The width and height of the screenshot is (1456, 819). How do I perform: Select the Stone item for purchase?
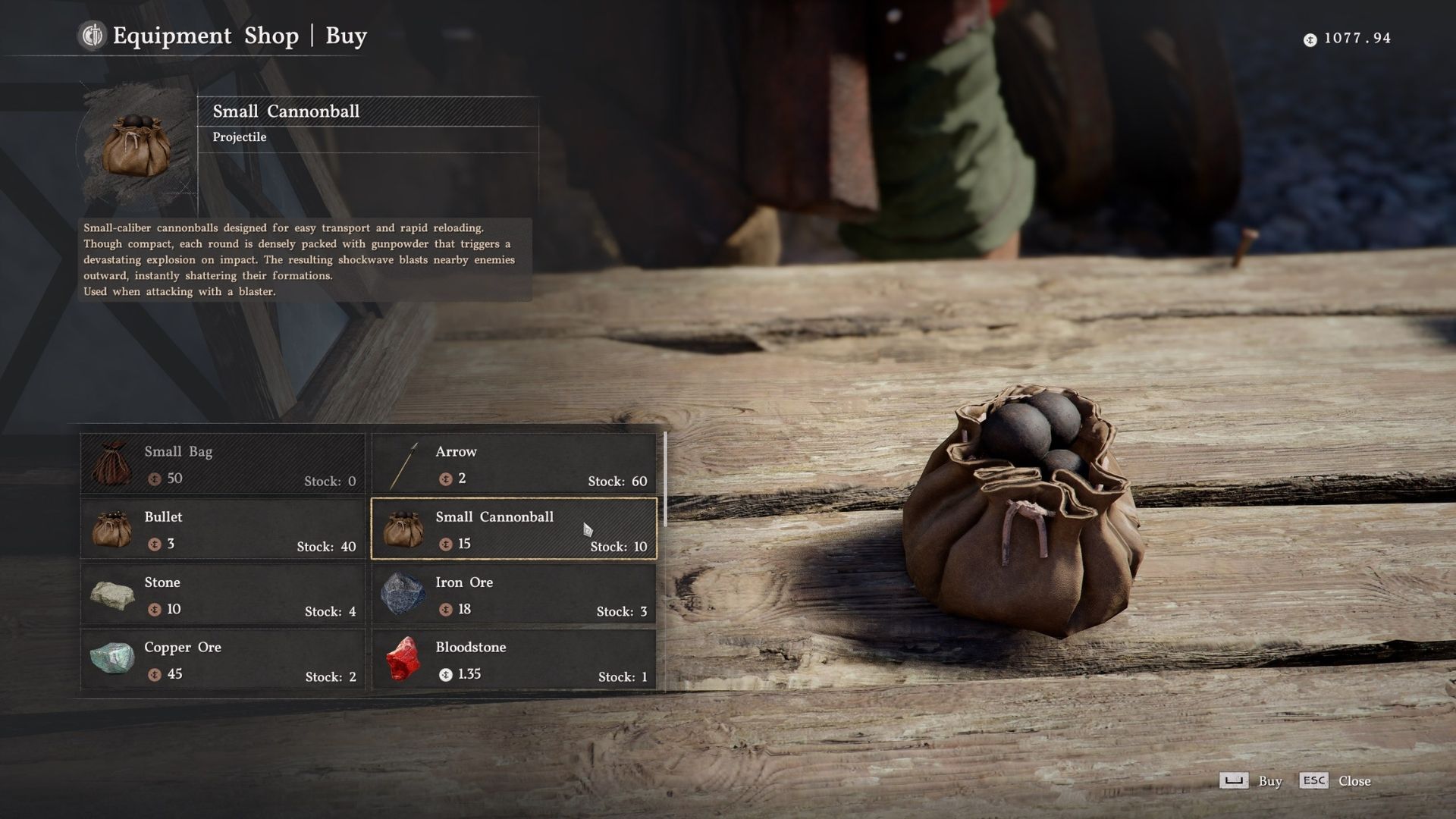(x=222, y=594)
